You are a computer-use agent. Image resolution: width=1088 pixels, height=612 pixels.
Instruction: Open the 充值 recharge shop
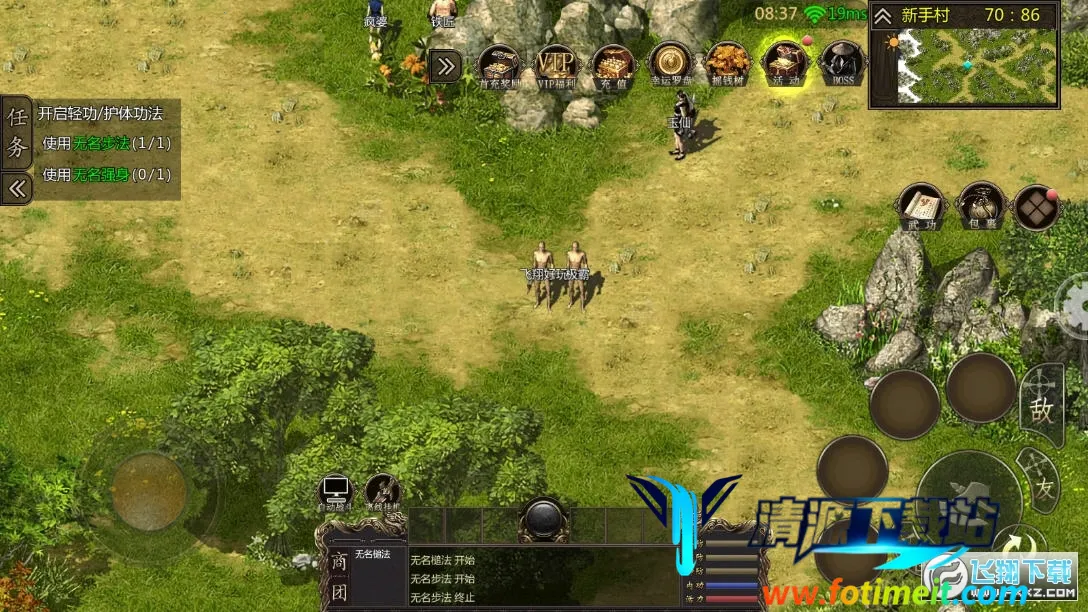click(613, 65)
